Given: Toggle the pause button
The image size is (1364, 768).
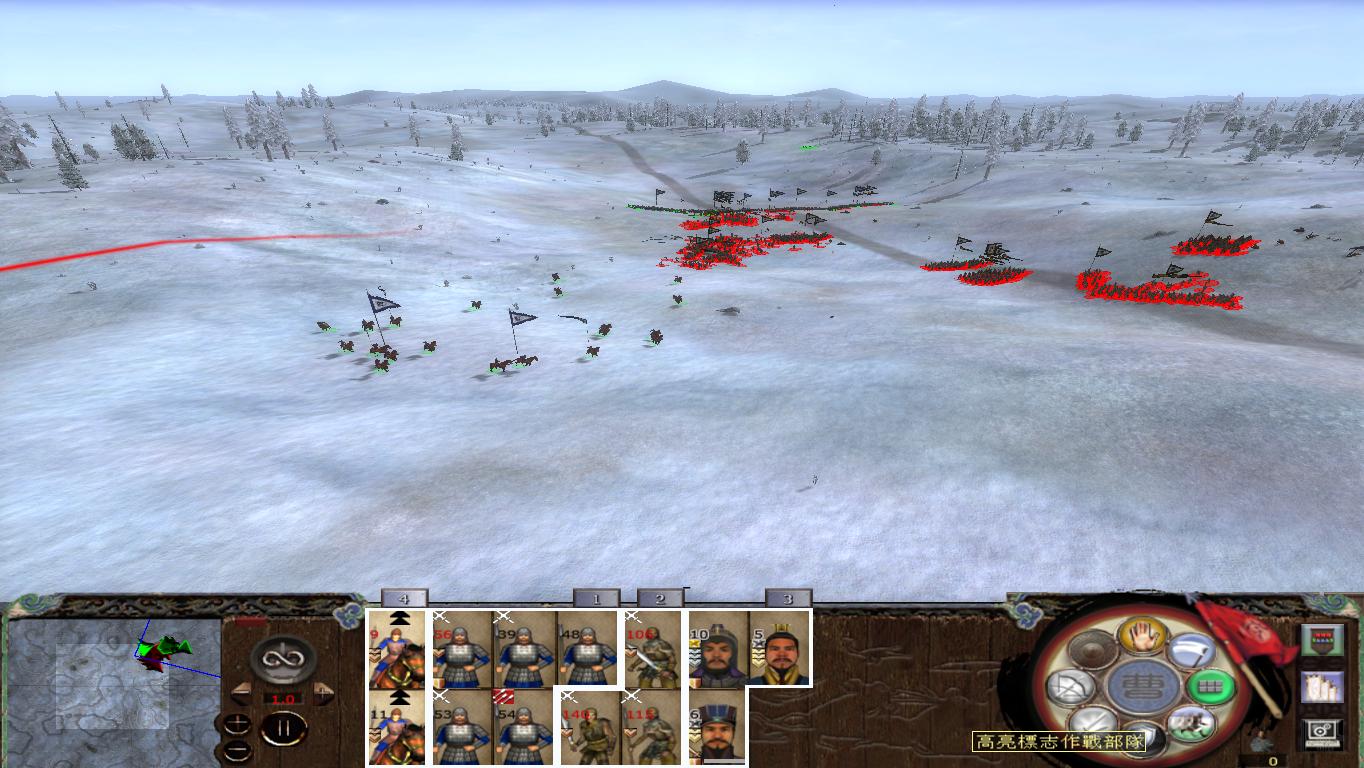Looking at the screenshot, I should click(x=284, y=727).
